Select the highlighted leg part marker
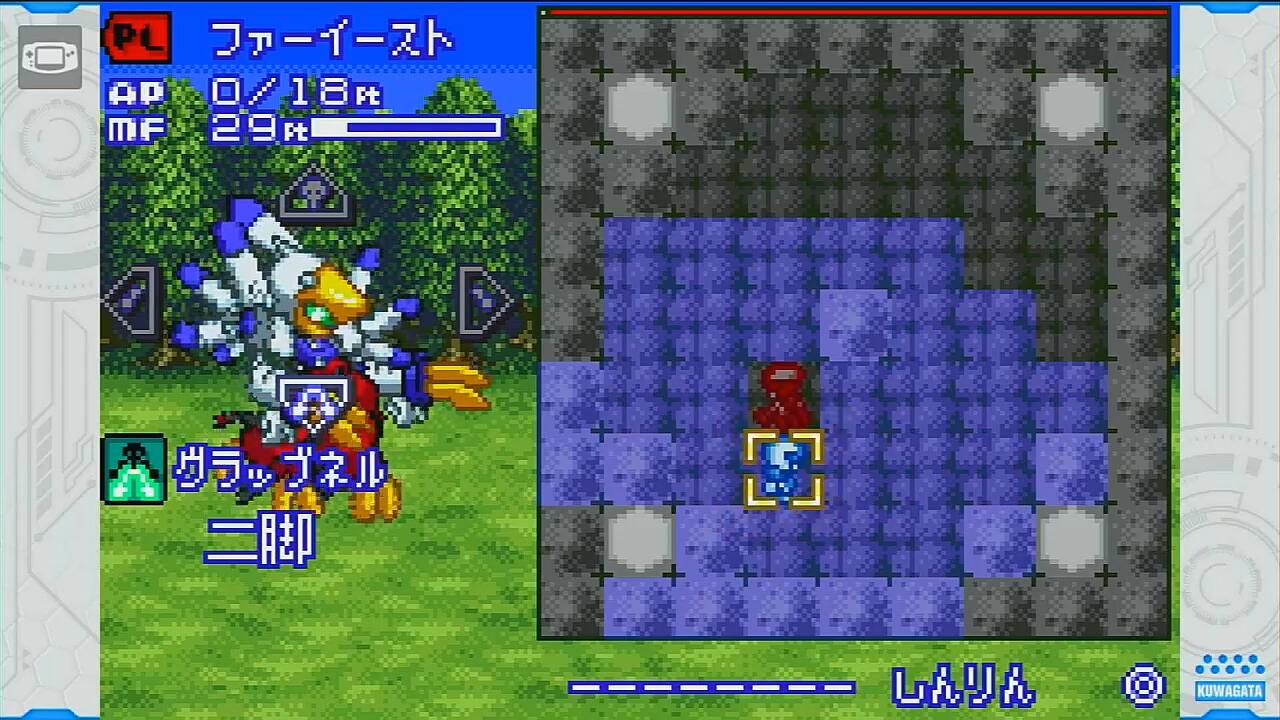Screen dimensions: 1280x720 (313, 402)
